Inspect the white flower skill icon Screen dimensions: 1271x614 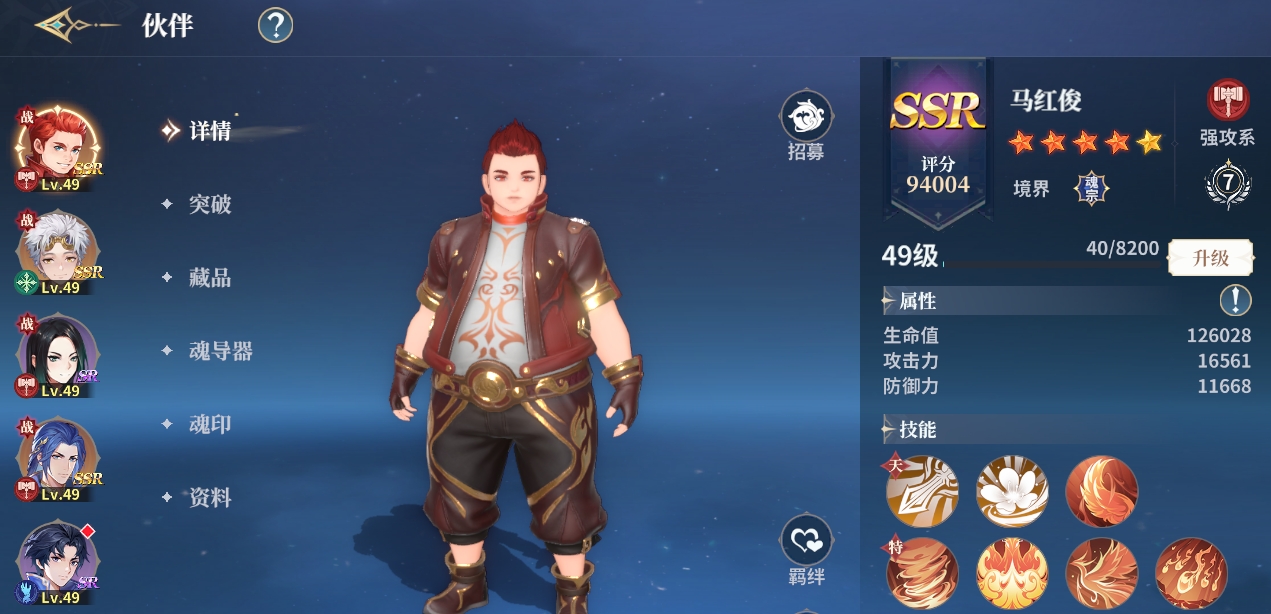tap(1011, 490)
